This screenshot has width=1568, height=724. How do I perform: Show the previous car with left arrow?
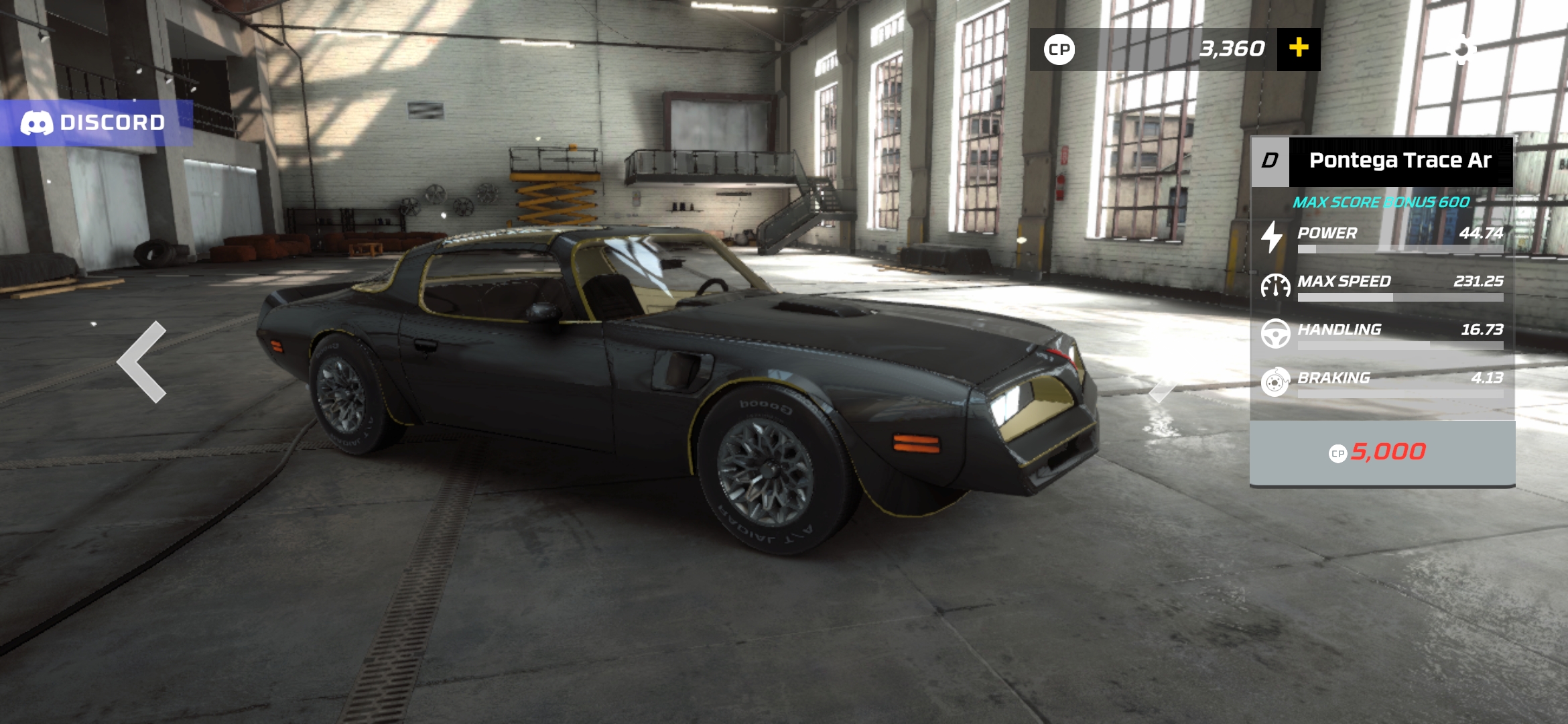(142, 361)
